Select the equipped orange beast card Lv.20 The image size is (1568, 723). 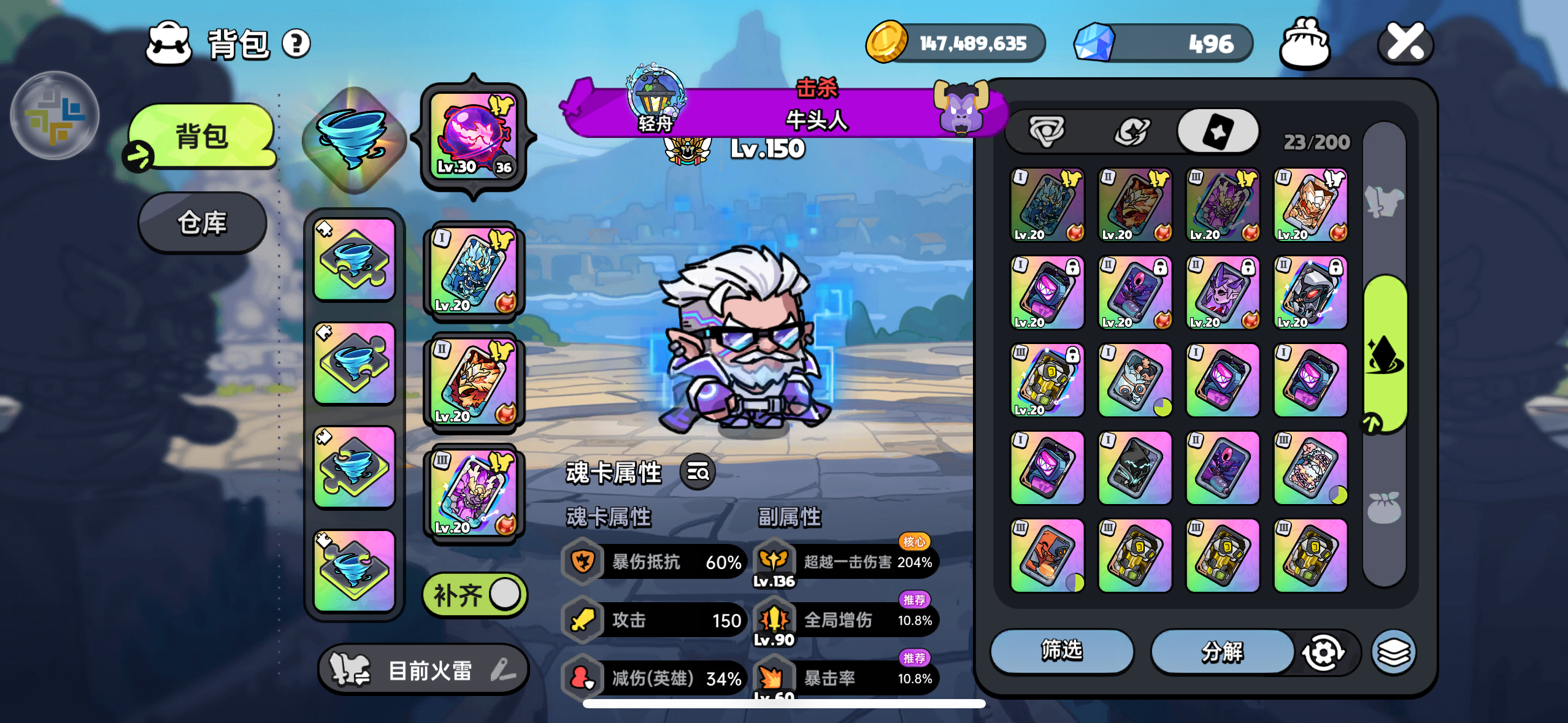(x=474, y=380)
